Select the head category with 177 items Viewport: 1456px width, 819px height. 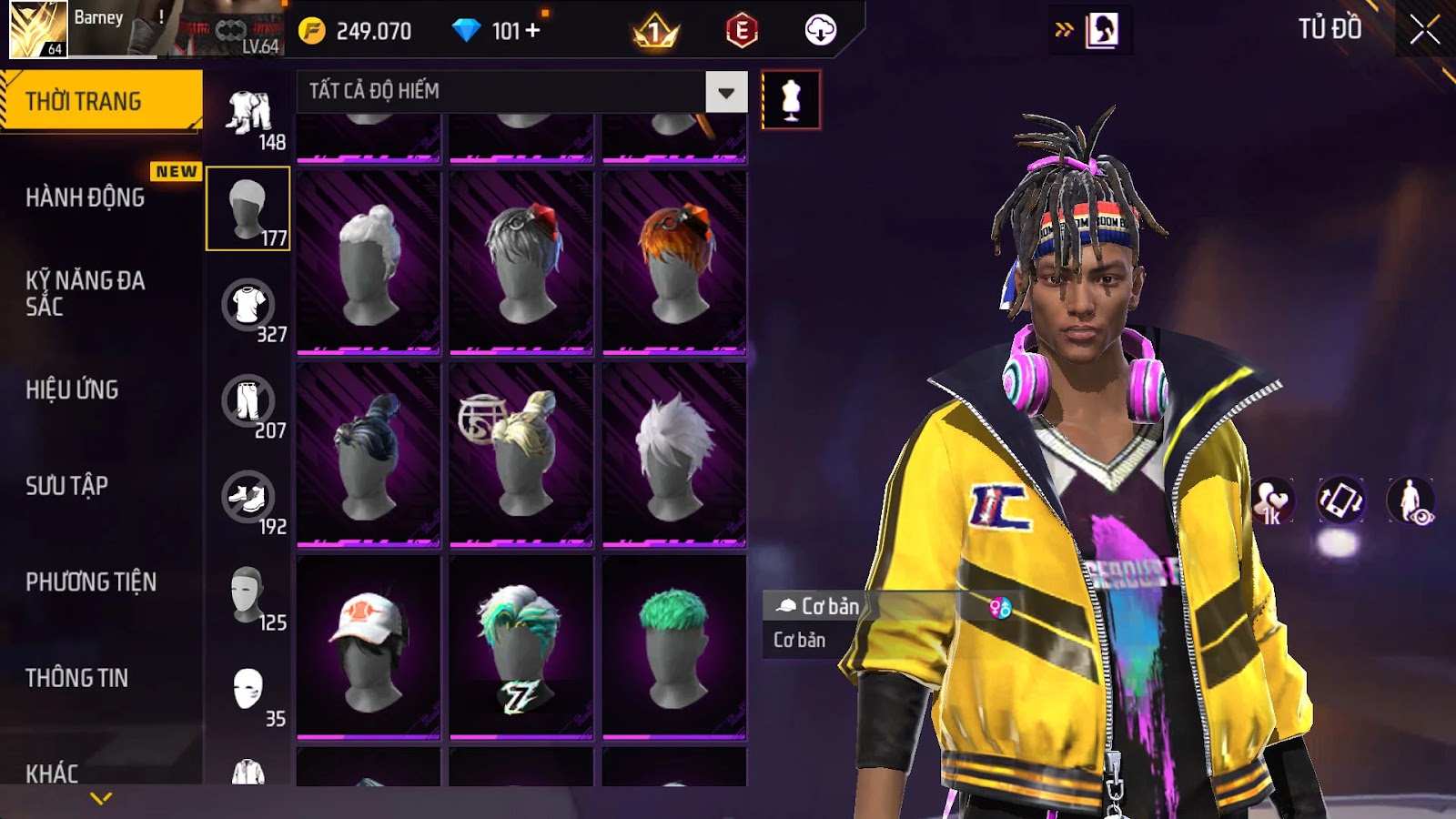(x=248, y=208)
